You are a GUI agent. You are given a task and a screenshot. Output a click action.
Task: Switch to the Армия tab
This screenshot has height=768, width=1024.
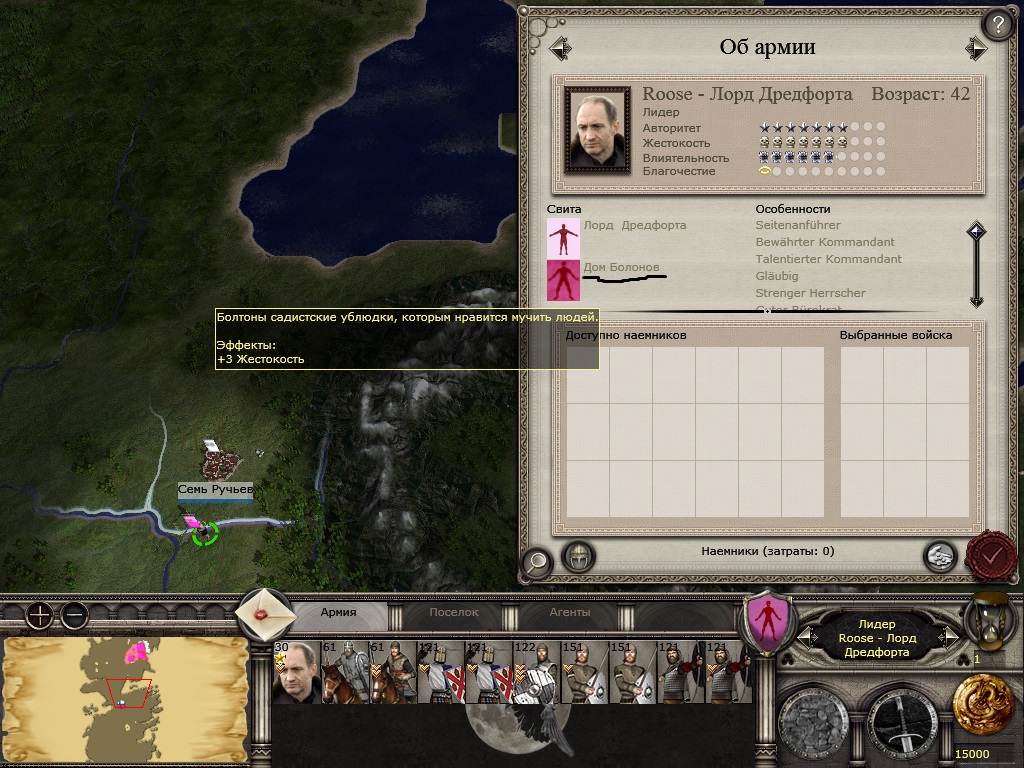click(x=338, y=612)
